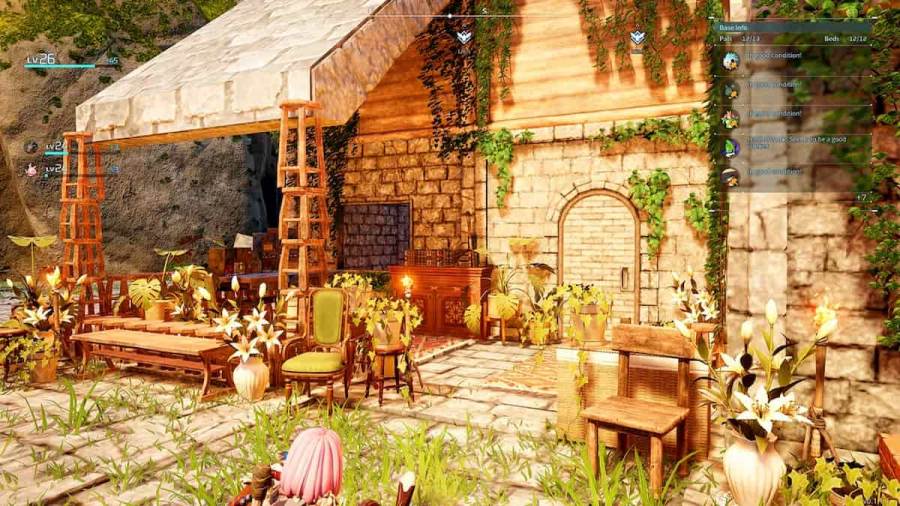Screen dimensions: 900x506
Task: Select the blue penguin pal portrait
Action: coord(731,60)
